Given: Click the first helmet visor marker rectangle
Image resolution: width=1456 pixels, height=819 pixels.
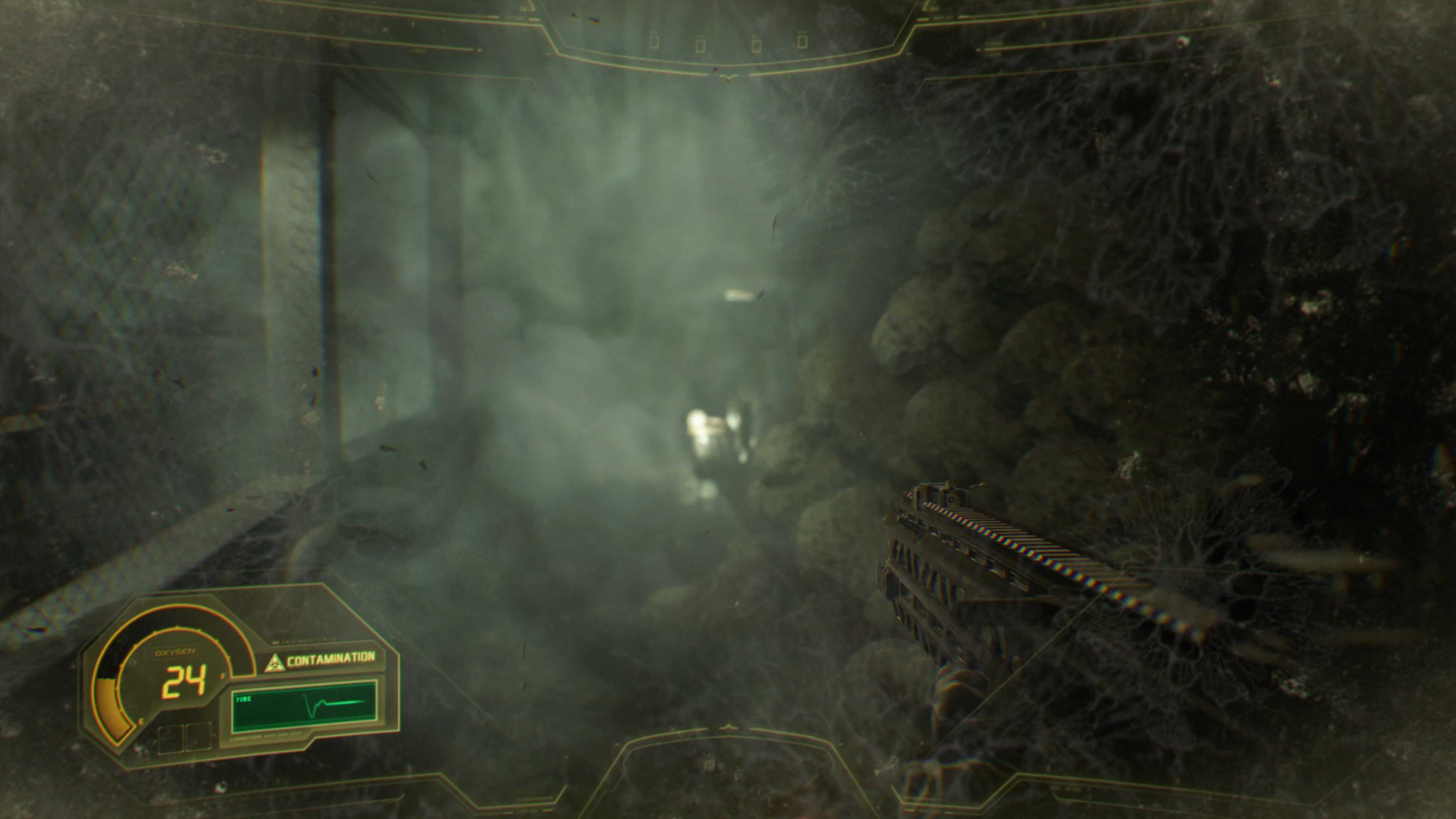Looking at the screenshot, I should [x=654, y=41].
